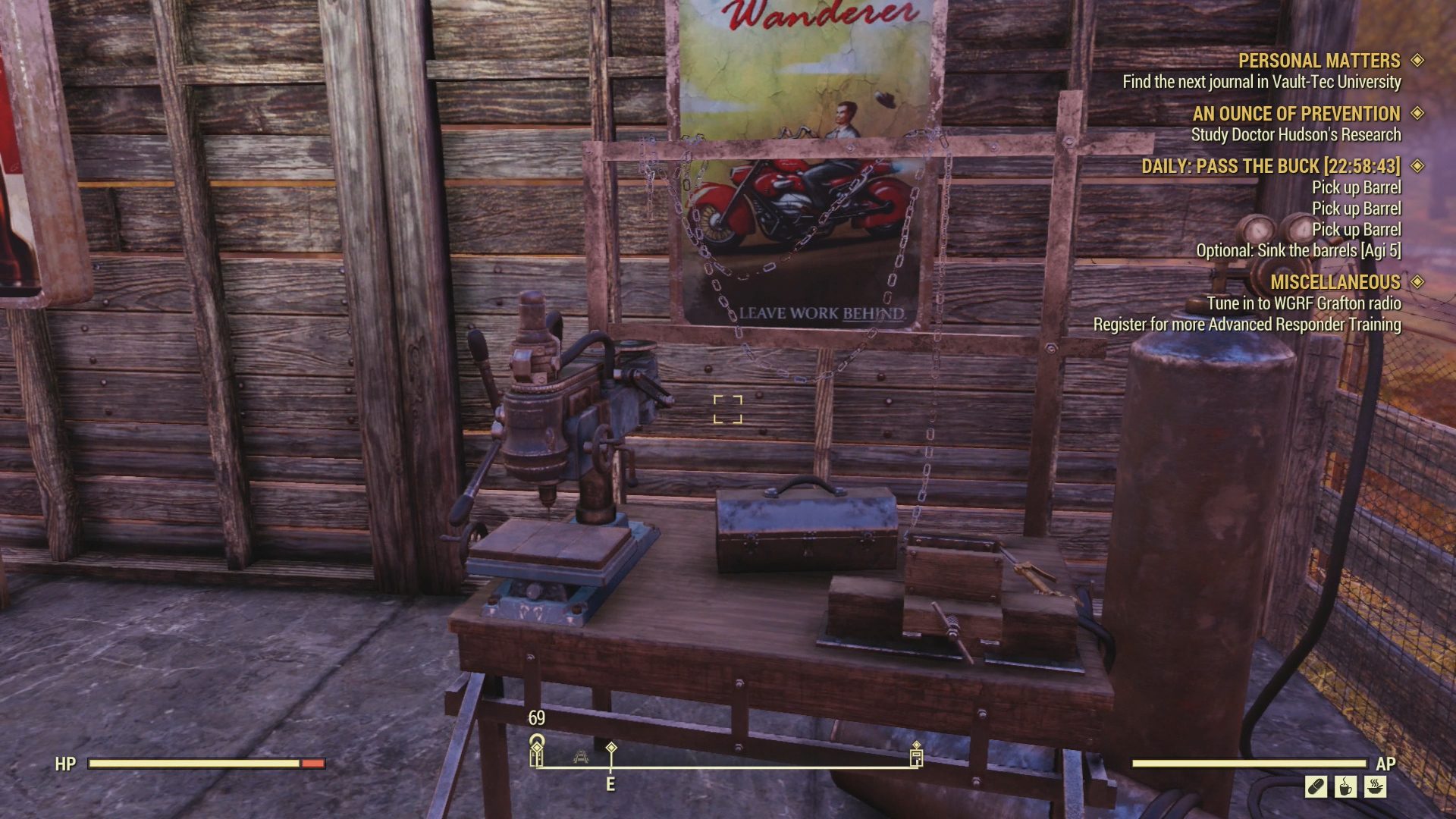Click the steaming coffee mug buff icon
Image resolution: width=1456 pixels, height=819 pixels.
1345,787
